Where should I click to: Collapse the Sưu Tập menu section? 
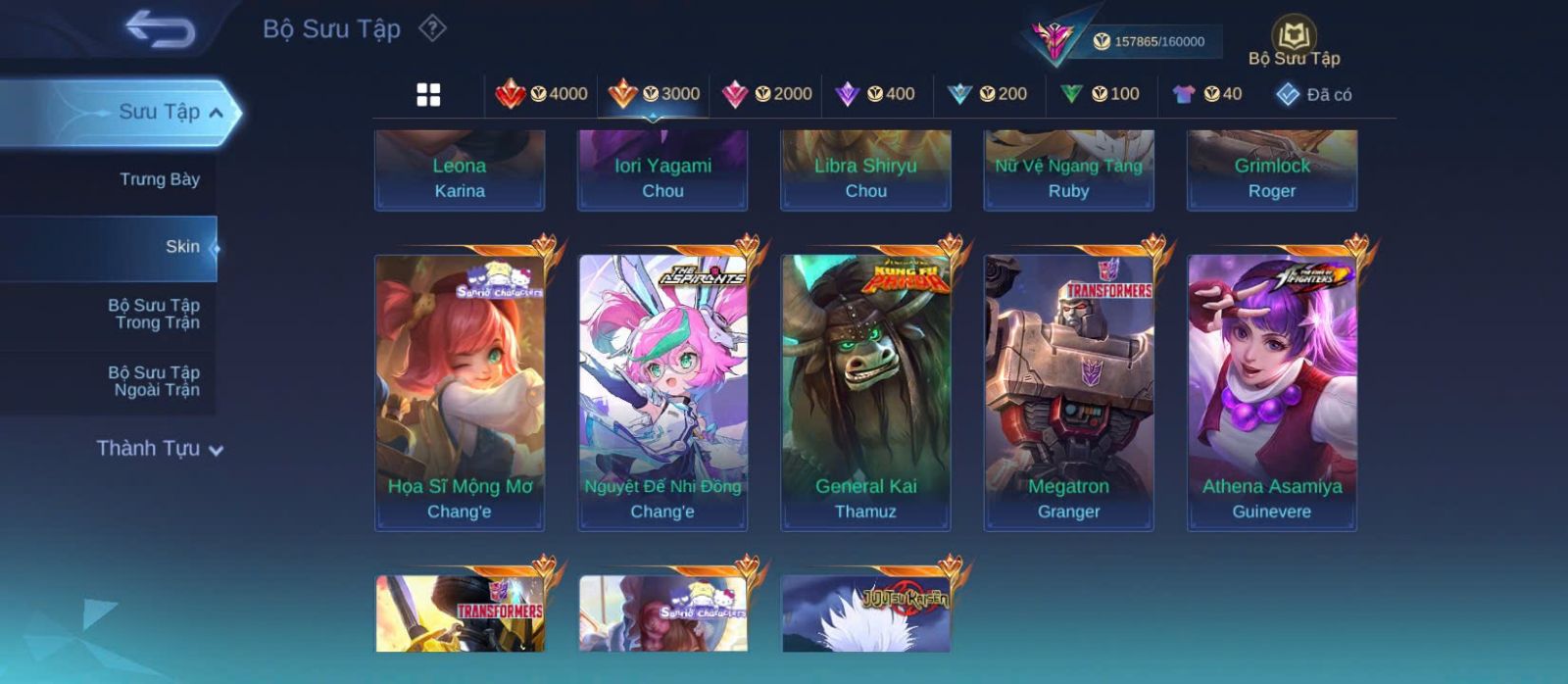pyautogui.click(x=216, y=113)
